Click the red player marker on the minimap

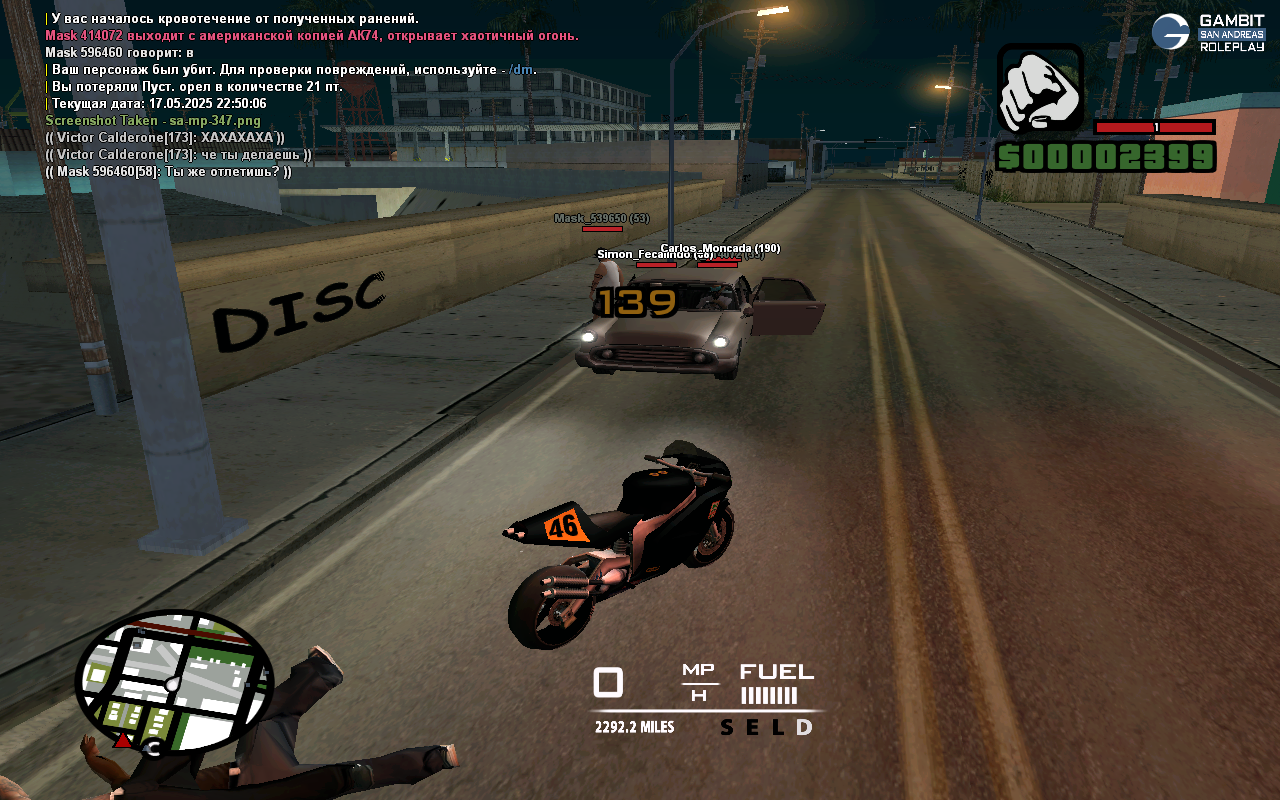pos(123,740)
